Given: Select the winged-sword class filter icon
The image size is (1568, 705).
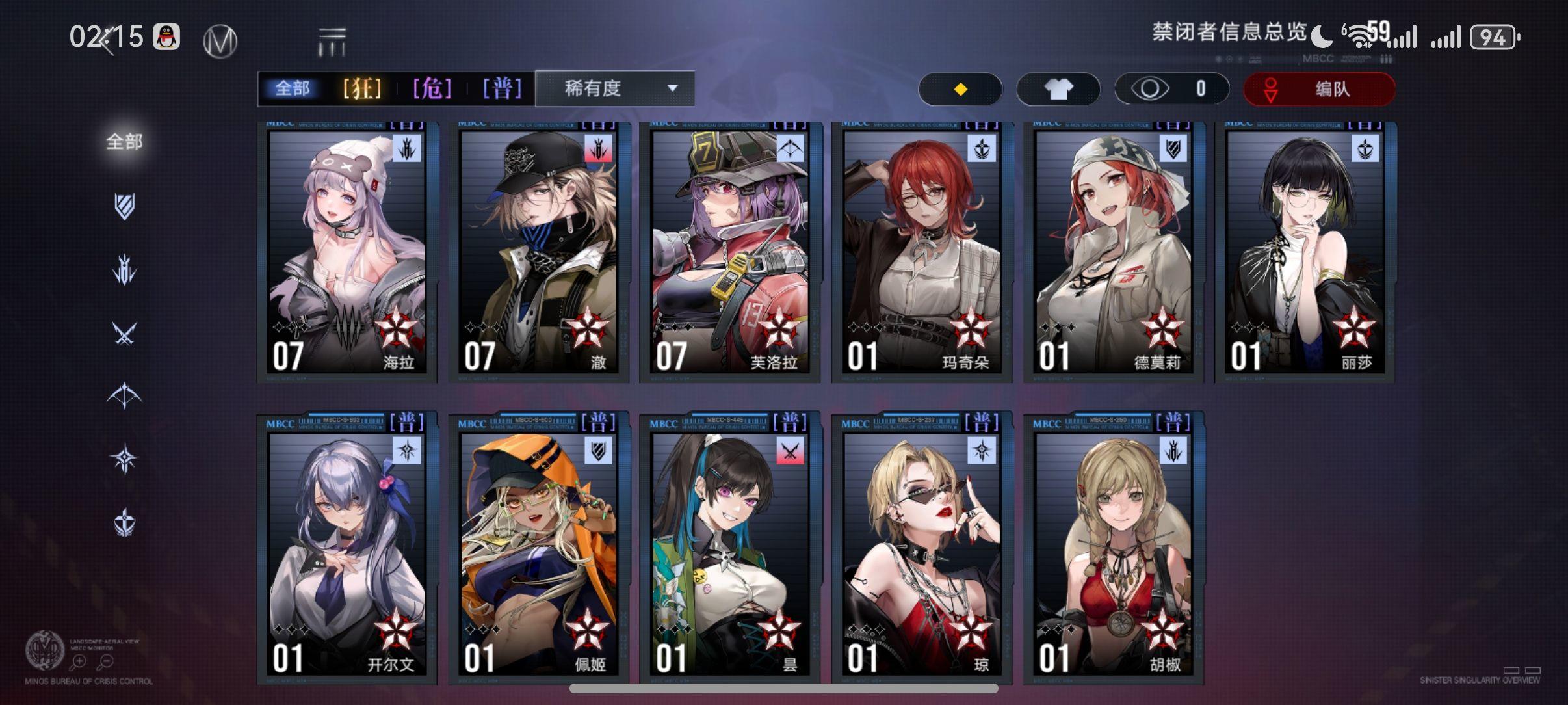Looking at the screenshot, I should tap(124, 269).
